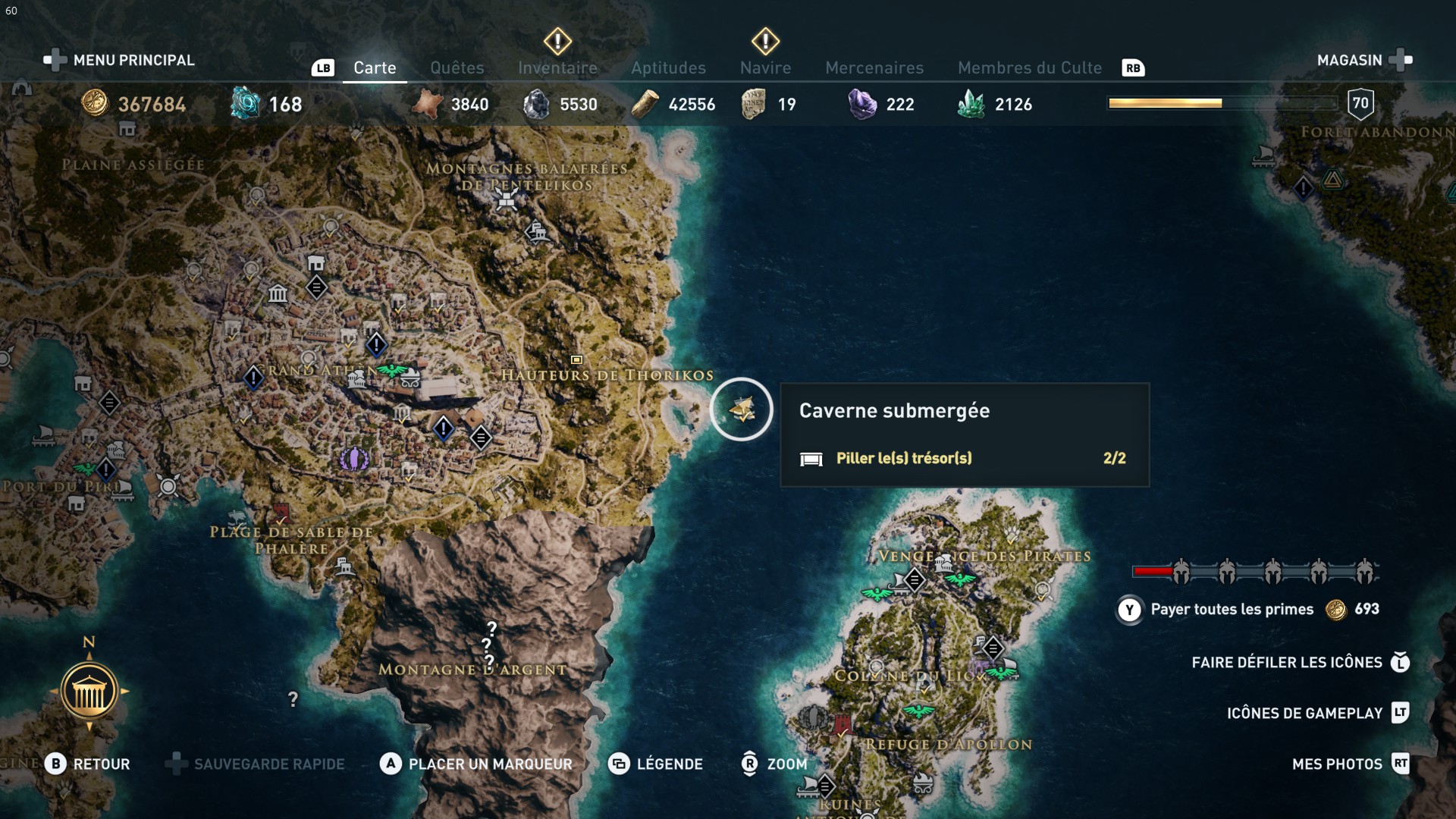Show the Mercenaires tab
The height and width of the screenshot is (819, 1456).
[x=874, y=67]
